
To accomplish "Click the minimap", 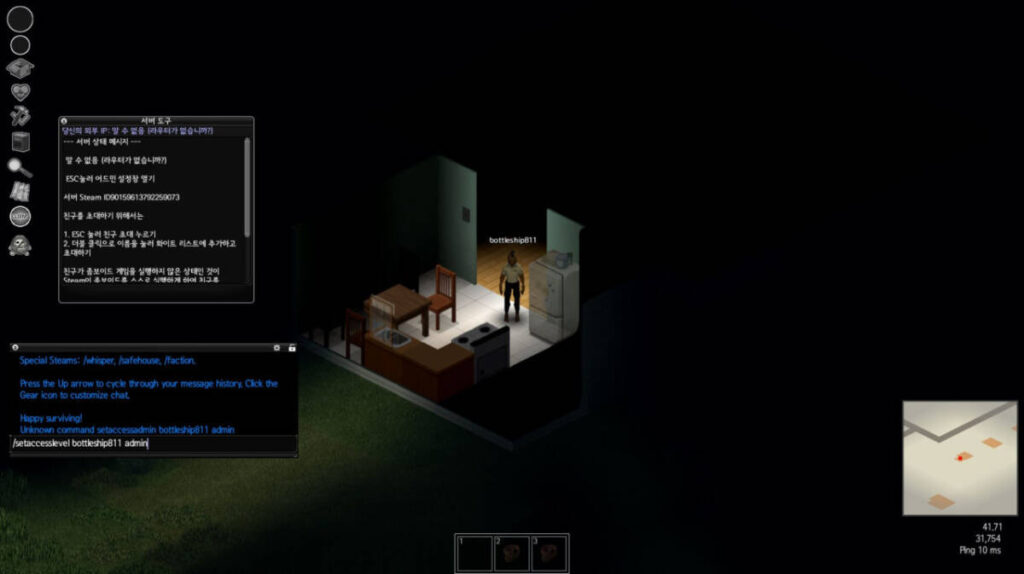I will point(959,457).
